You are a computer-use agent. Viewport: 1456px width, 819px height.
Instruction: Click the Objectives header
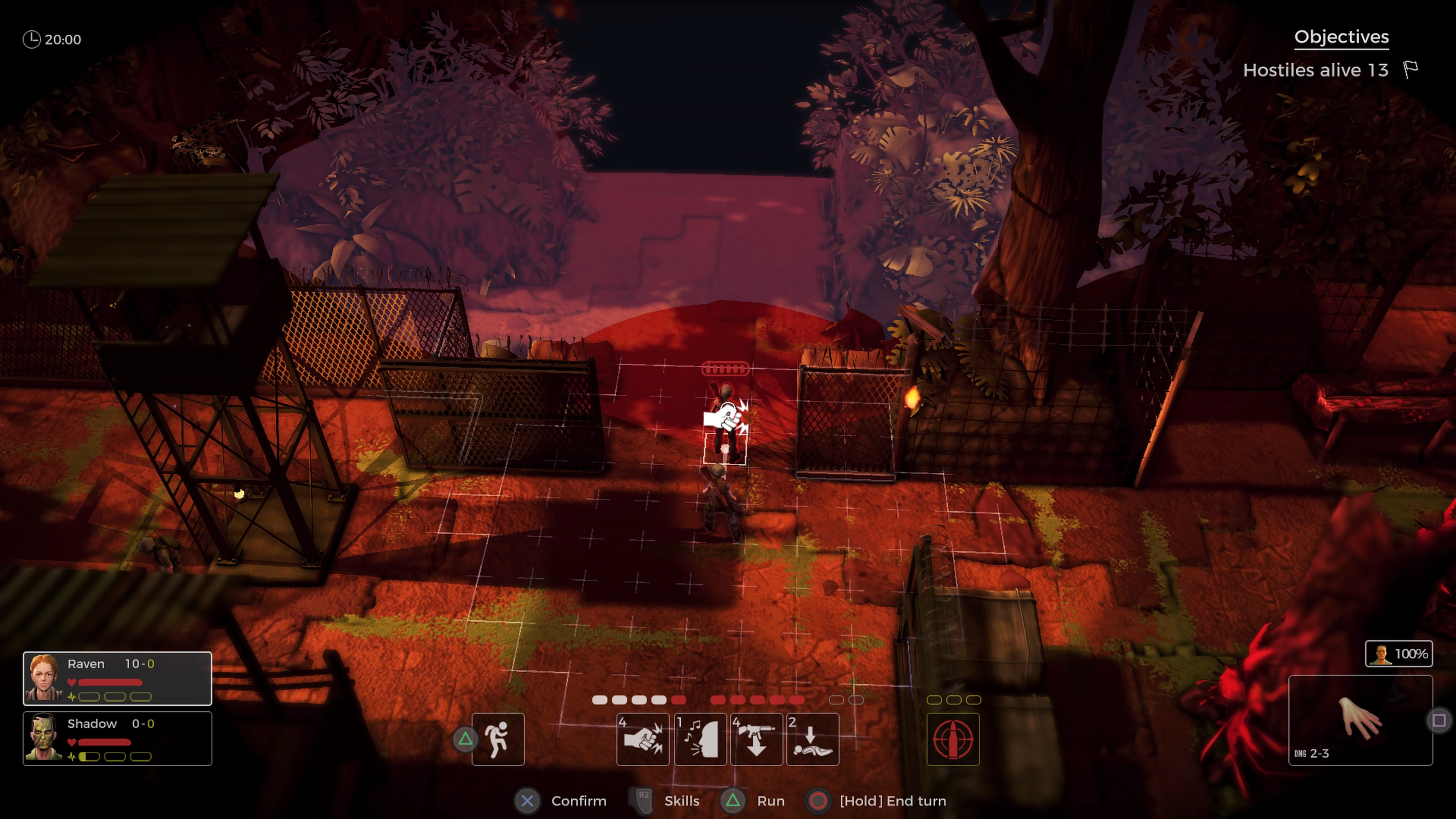pyautogui.click(x=1341, y=37)
